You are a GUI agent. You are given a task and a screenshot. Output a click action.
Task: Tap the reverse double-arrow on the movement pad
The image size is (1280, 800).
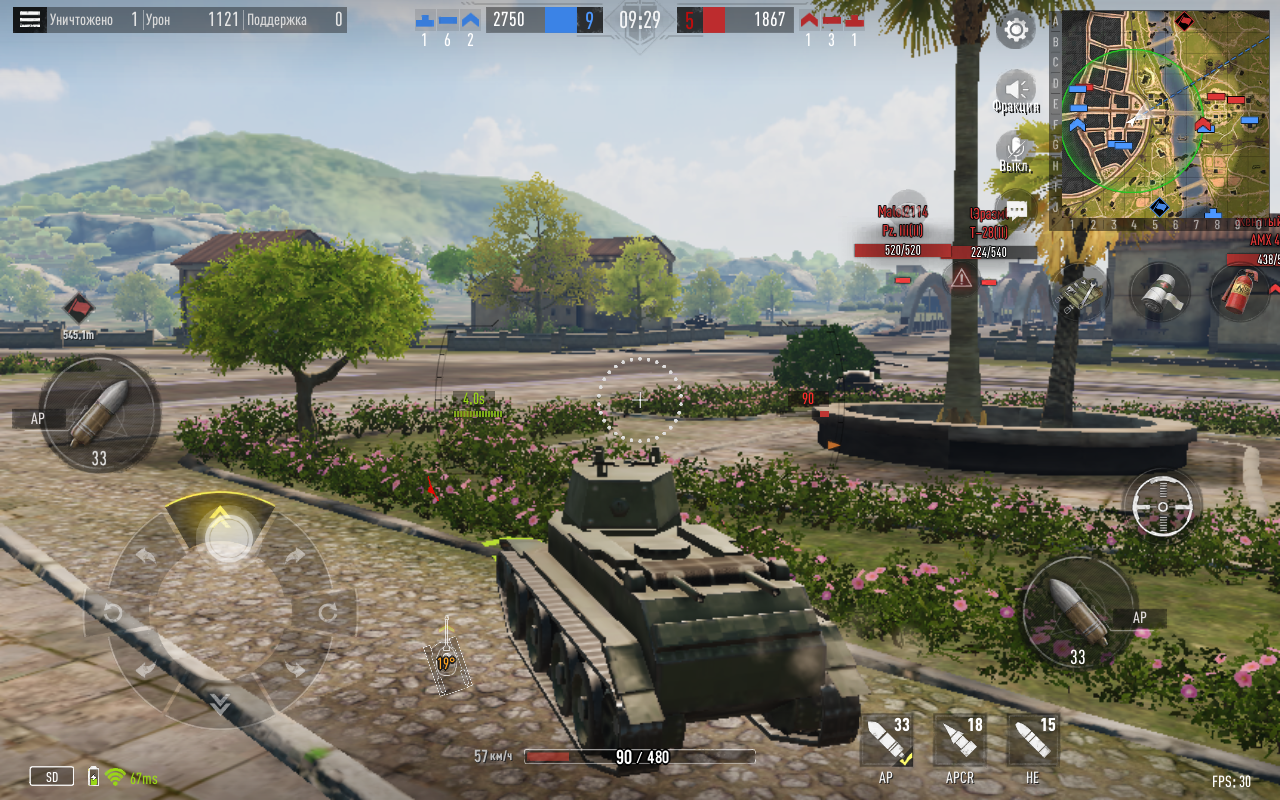coord(220,704)
